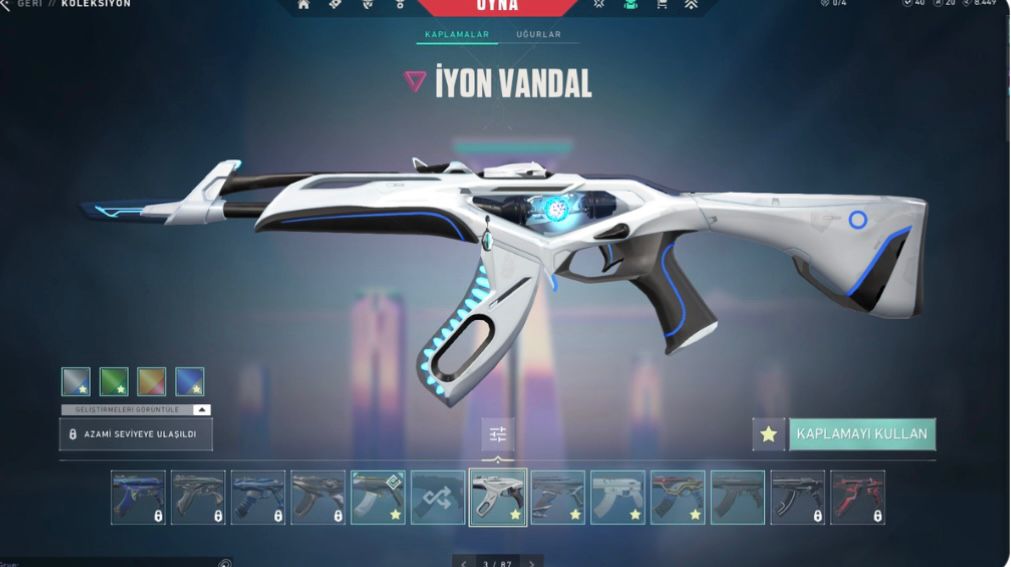Start a match with the OYNA button

tap(497, 6)
